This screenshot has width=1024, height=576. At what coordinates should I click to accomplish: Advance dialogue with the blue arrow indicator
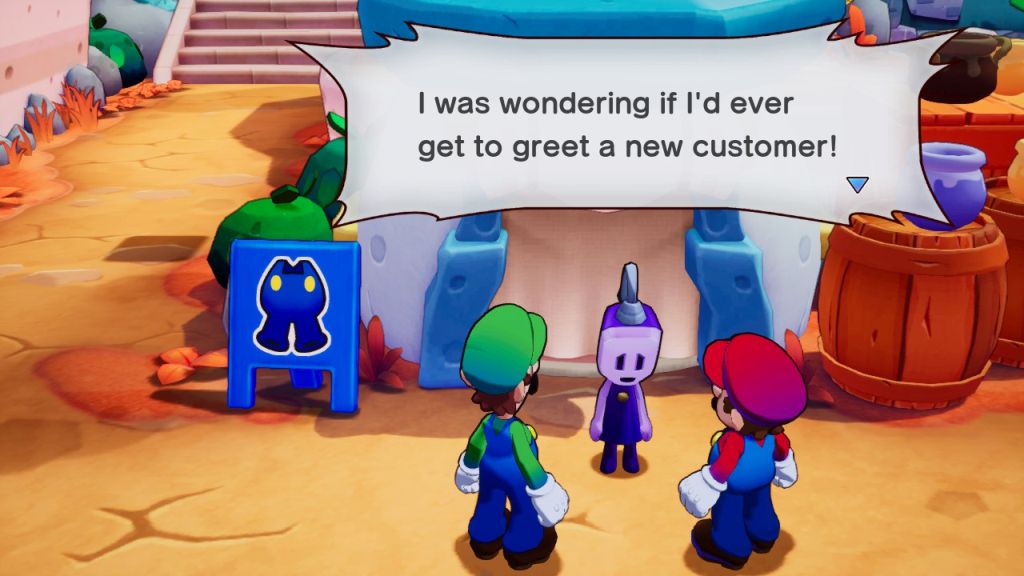click(x=857, y=184)
